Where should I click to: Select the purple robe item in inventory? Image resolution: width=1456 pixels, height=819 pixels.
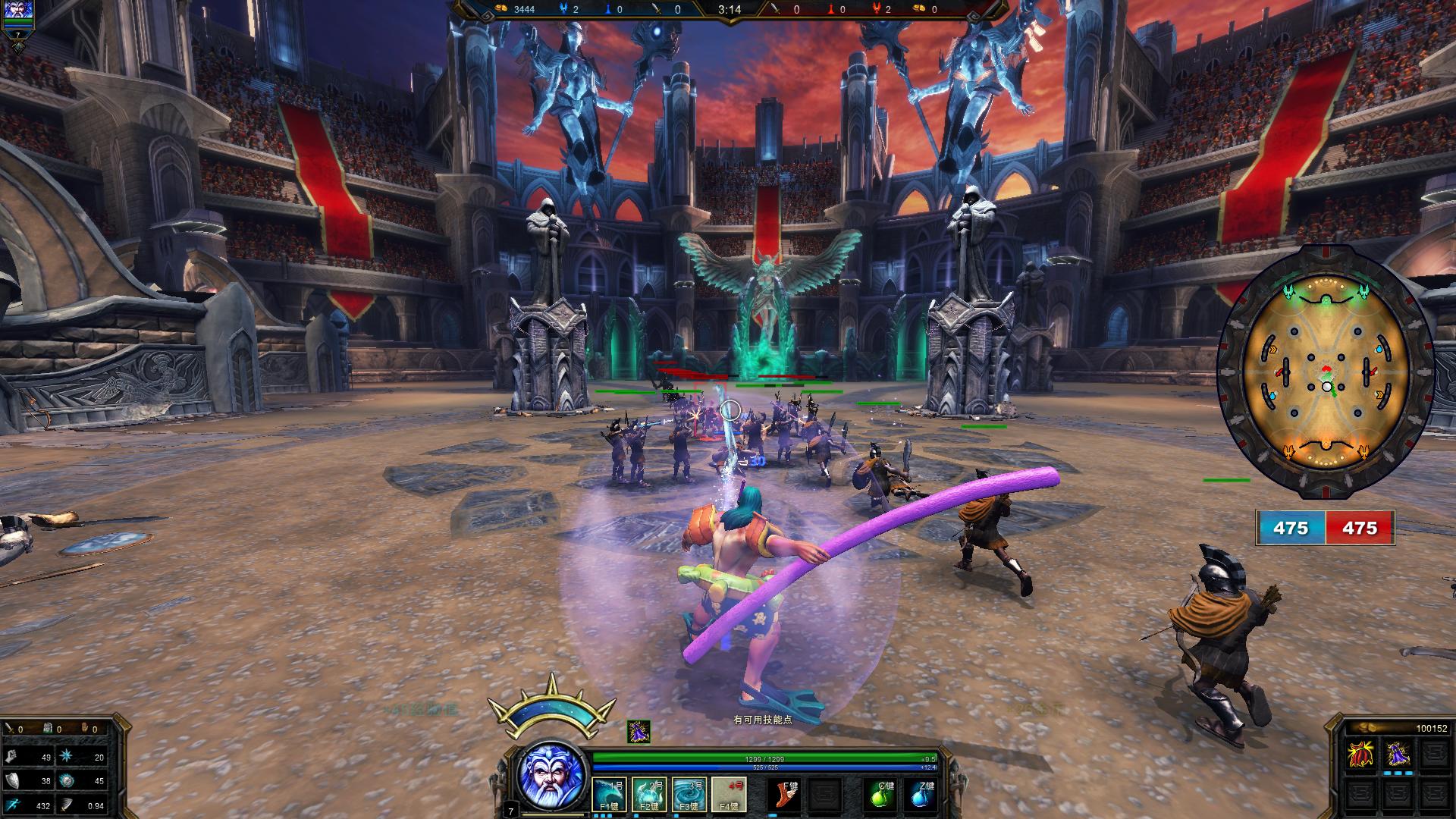click(x=1397, y=755)
